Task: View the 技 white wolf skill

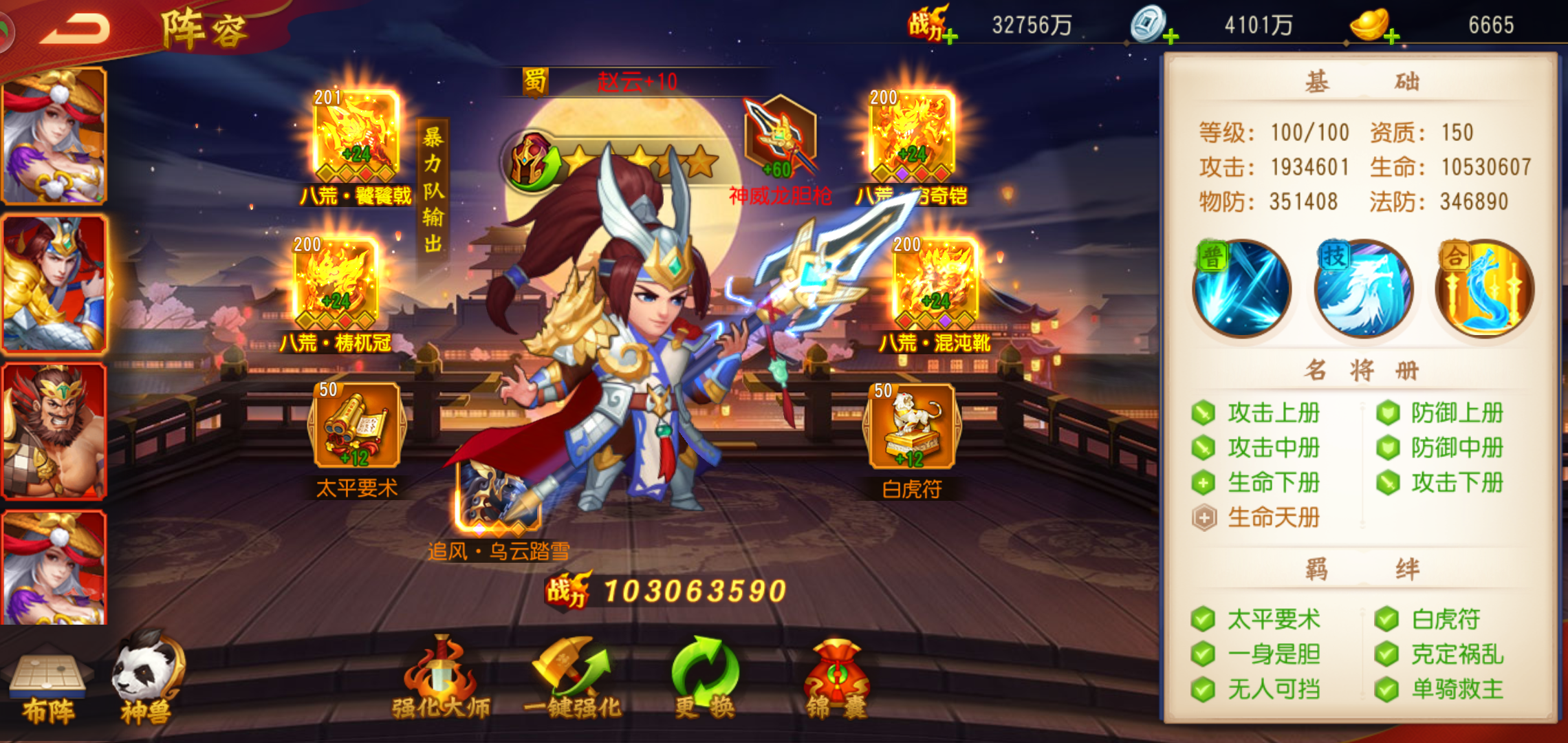Action: click(1363, 289)
